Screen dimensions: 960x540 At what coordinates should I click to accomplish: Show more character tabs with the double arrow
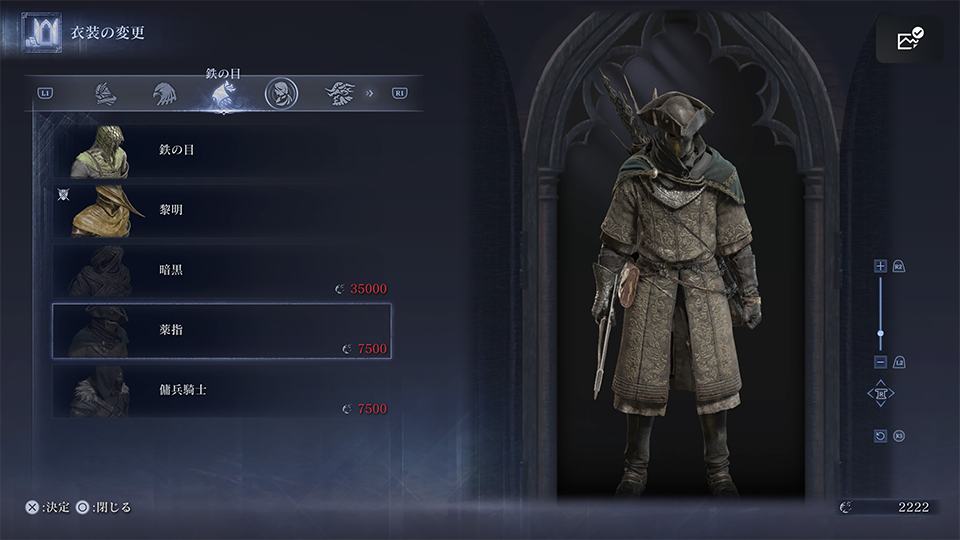(370, 94)
